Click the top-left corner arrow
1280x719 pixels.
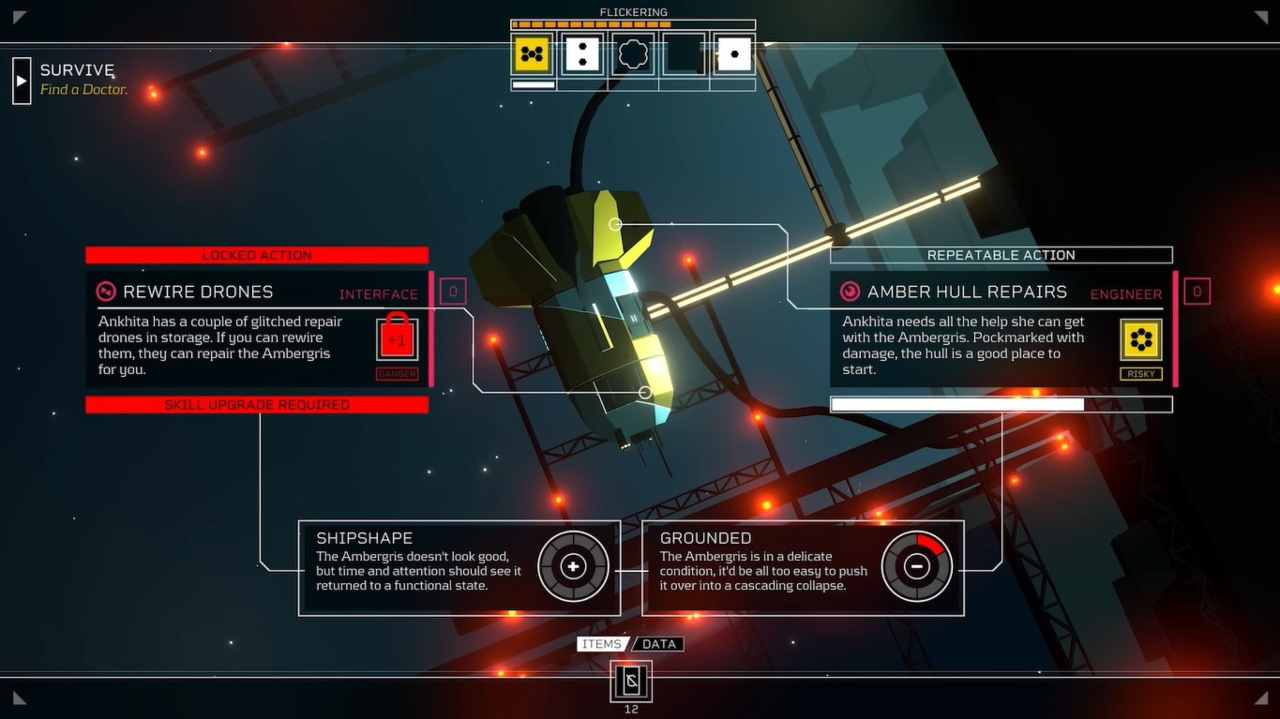(19, 17)
